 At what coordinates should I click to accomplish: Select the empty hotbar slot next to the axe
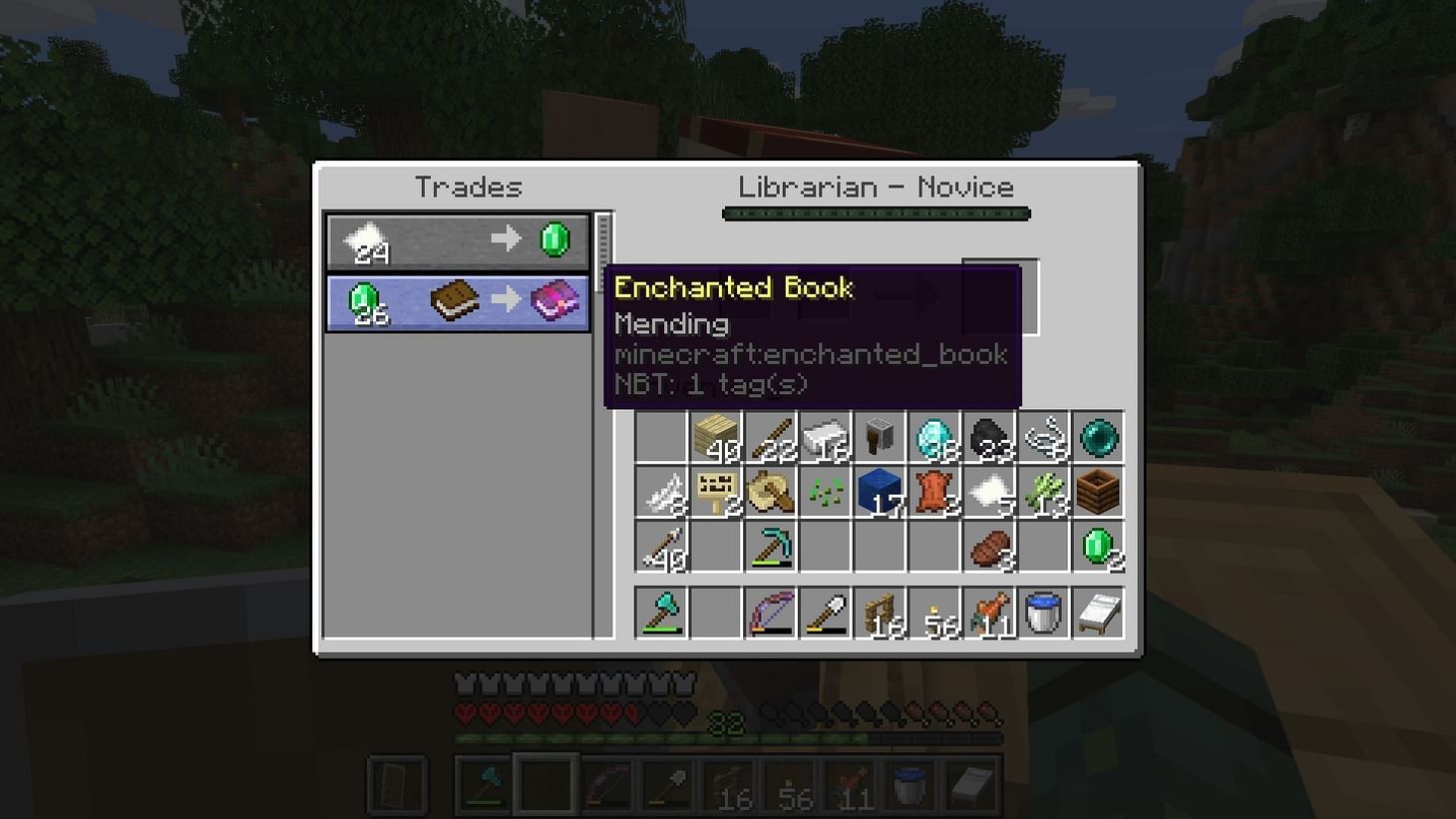tap(716, 611)
